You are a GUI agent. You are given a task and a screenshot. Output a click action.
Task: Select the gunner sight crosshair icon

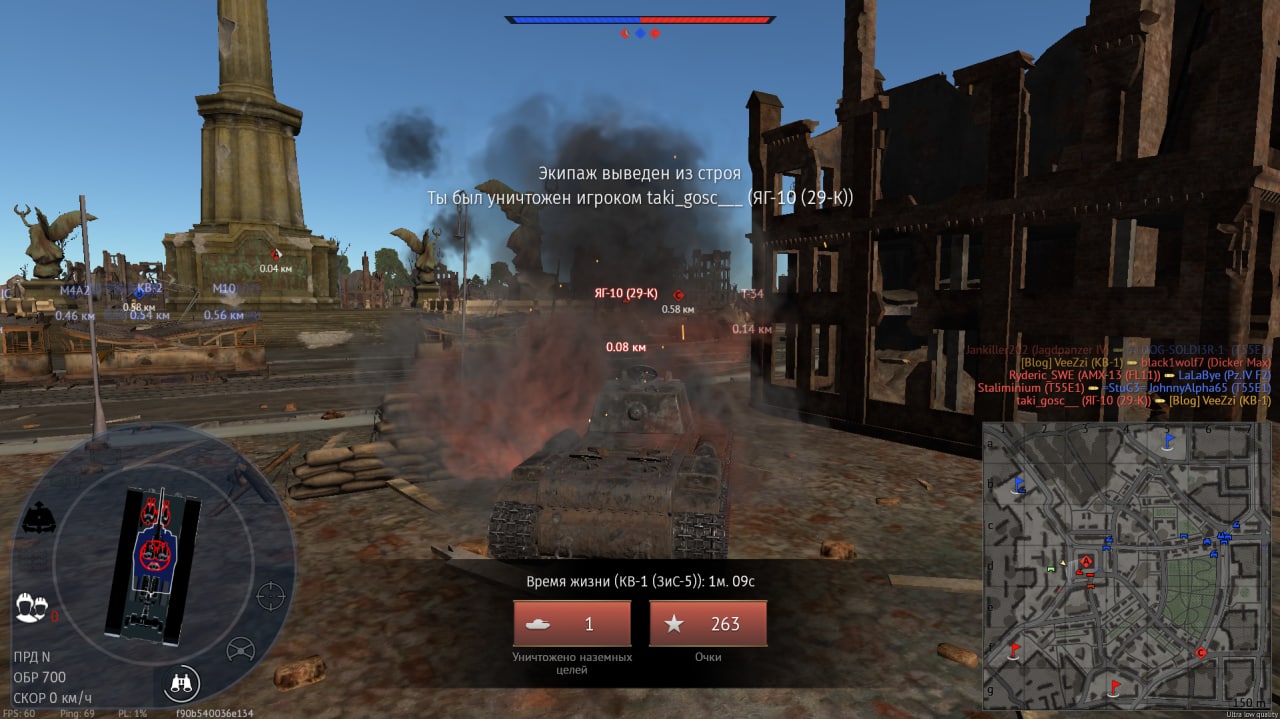[x=270, y=596]
